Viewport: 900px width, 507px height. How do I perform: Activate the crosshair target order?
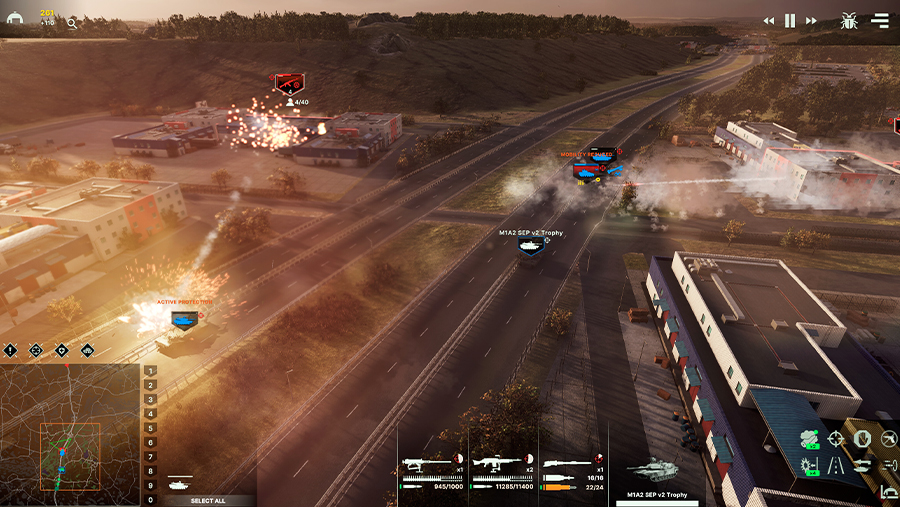[836, 439]
